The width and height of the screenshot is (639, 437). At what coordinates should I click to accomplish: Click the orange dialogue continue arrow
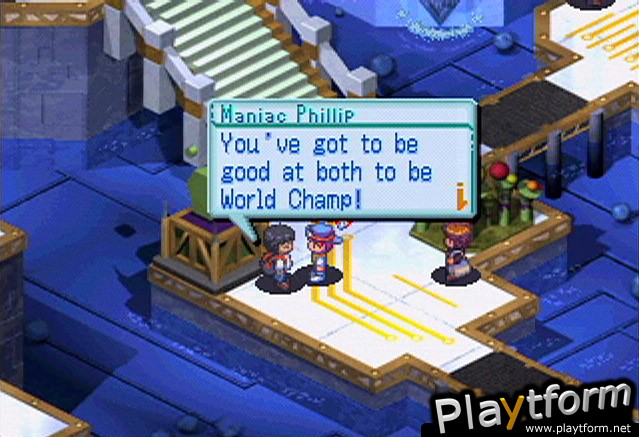(463, 199)
